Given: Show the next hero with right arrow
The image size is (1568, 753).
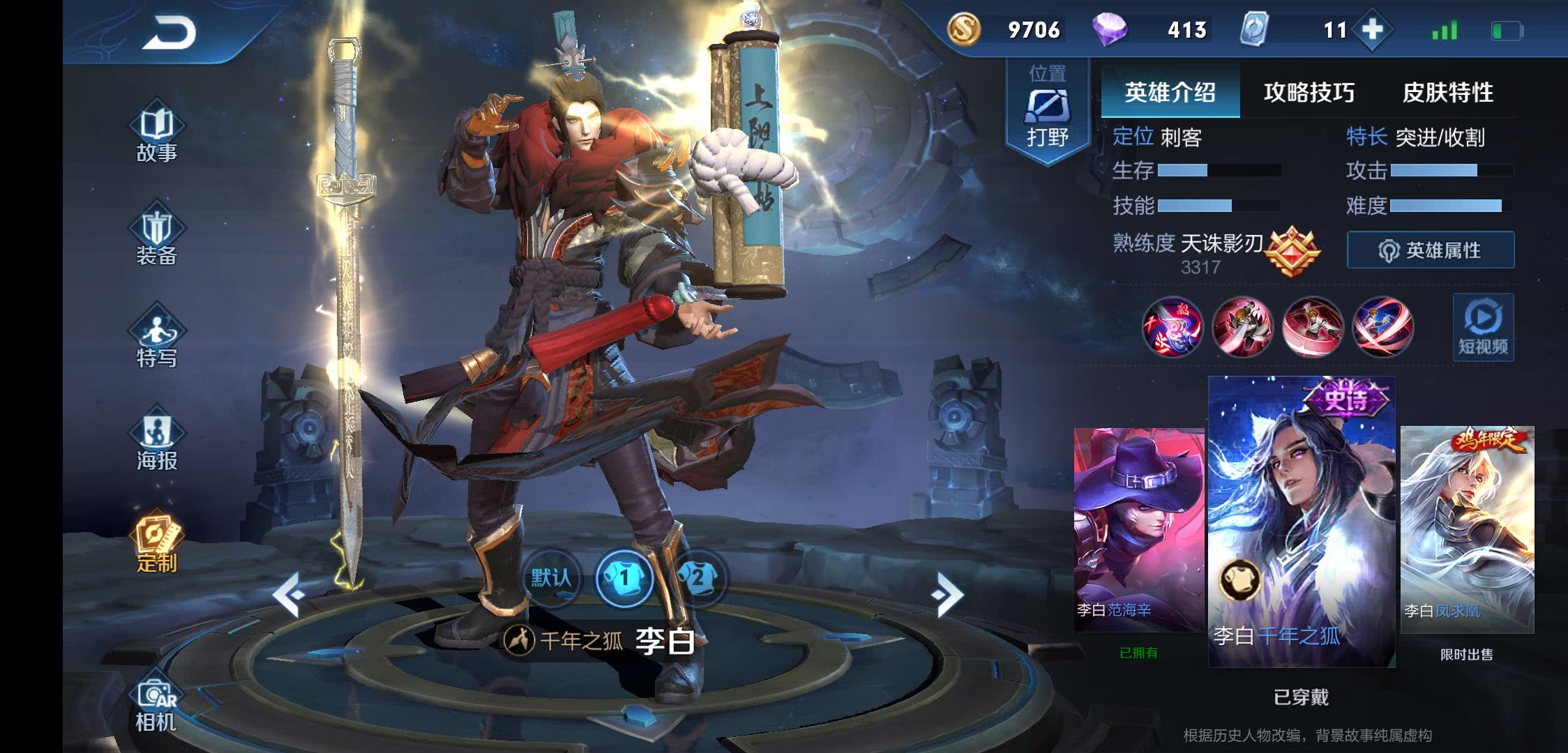Looking at the screenshot, I should point(947,595).
